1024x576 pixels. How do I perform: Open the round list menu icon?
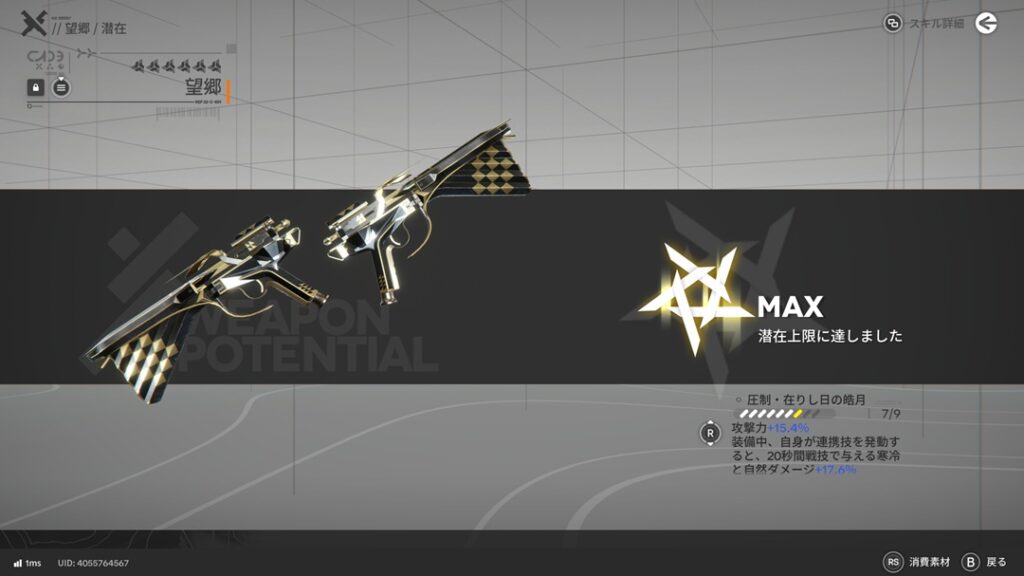(61, 88)
